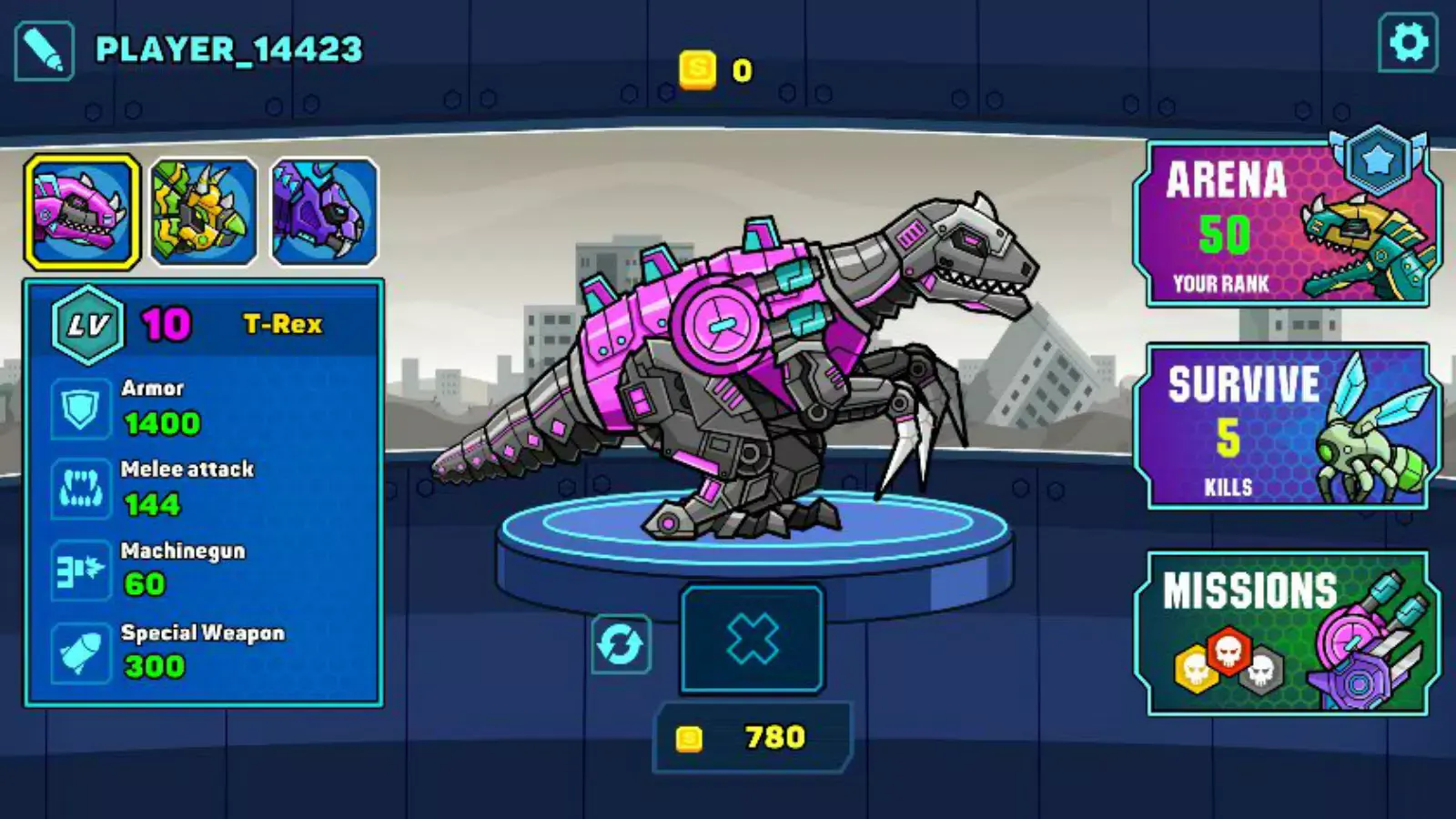Click the Armor shield icon
The width and height of the screenshot is (1456, 819).
80,409
